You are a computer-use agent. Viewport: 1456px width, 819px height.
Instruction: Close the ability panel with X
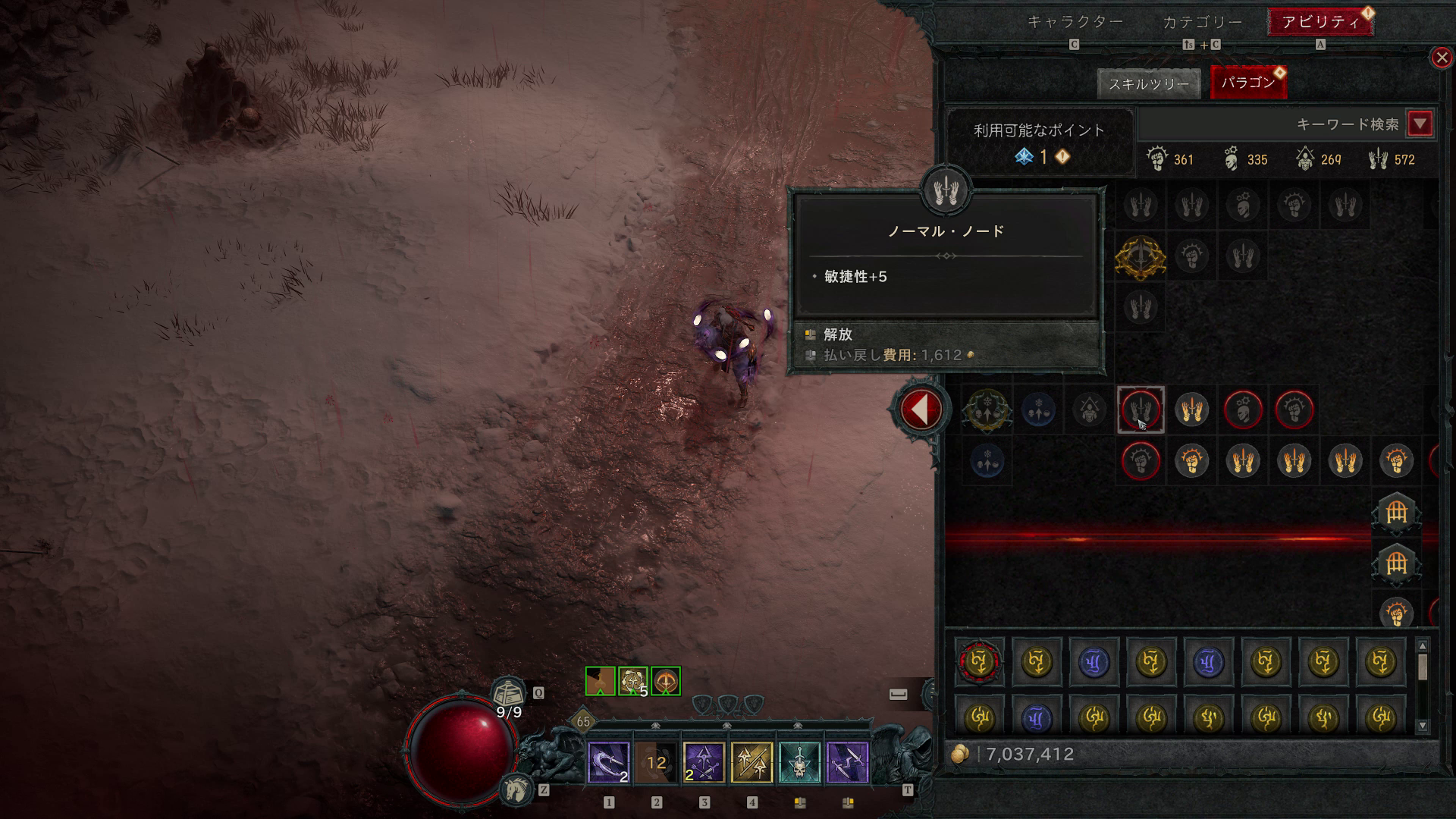pos(1441,58)
